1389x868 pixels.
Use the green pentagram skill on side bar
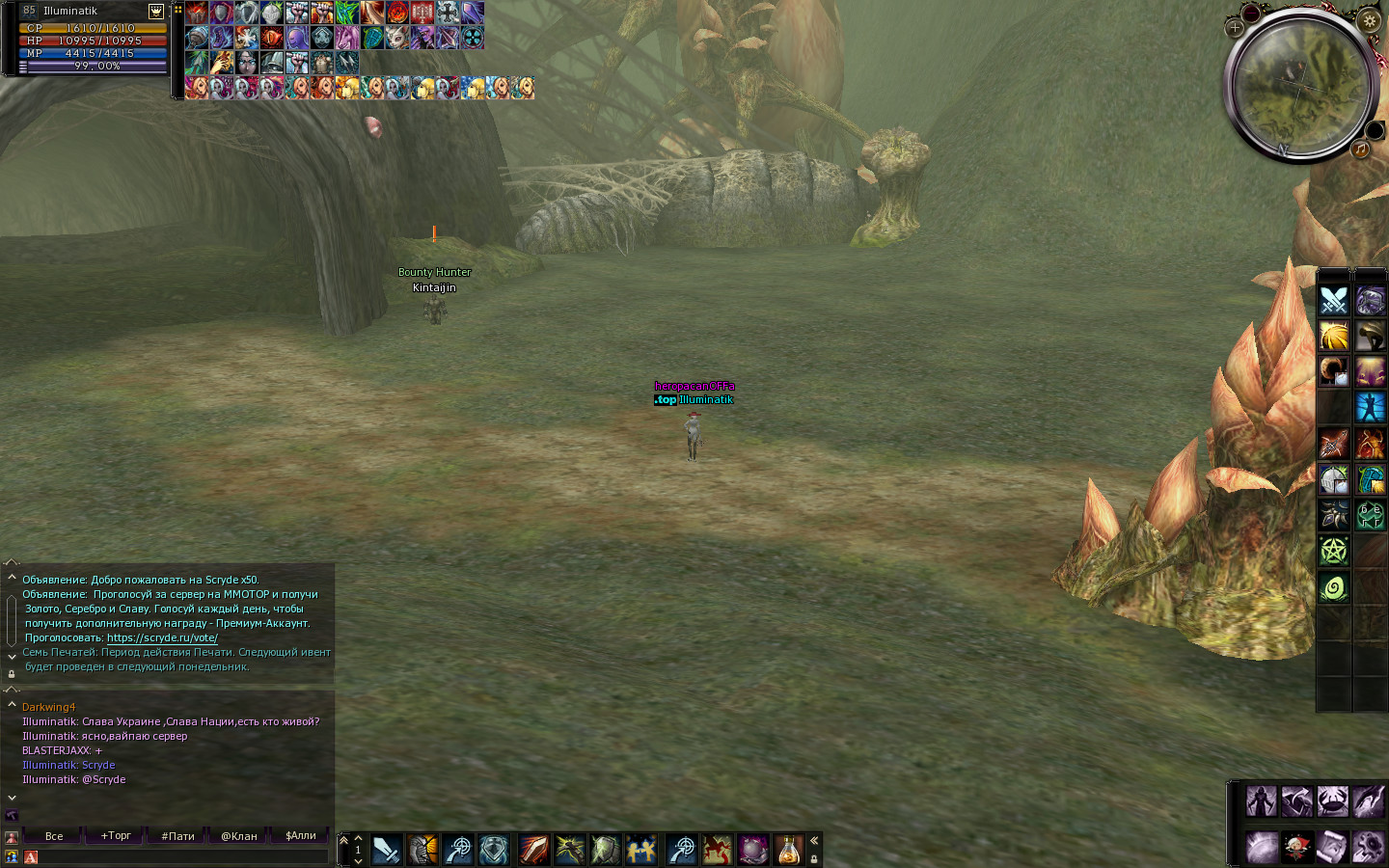(1334, 552)
